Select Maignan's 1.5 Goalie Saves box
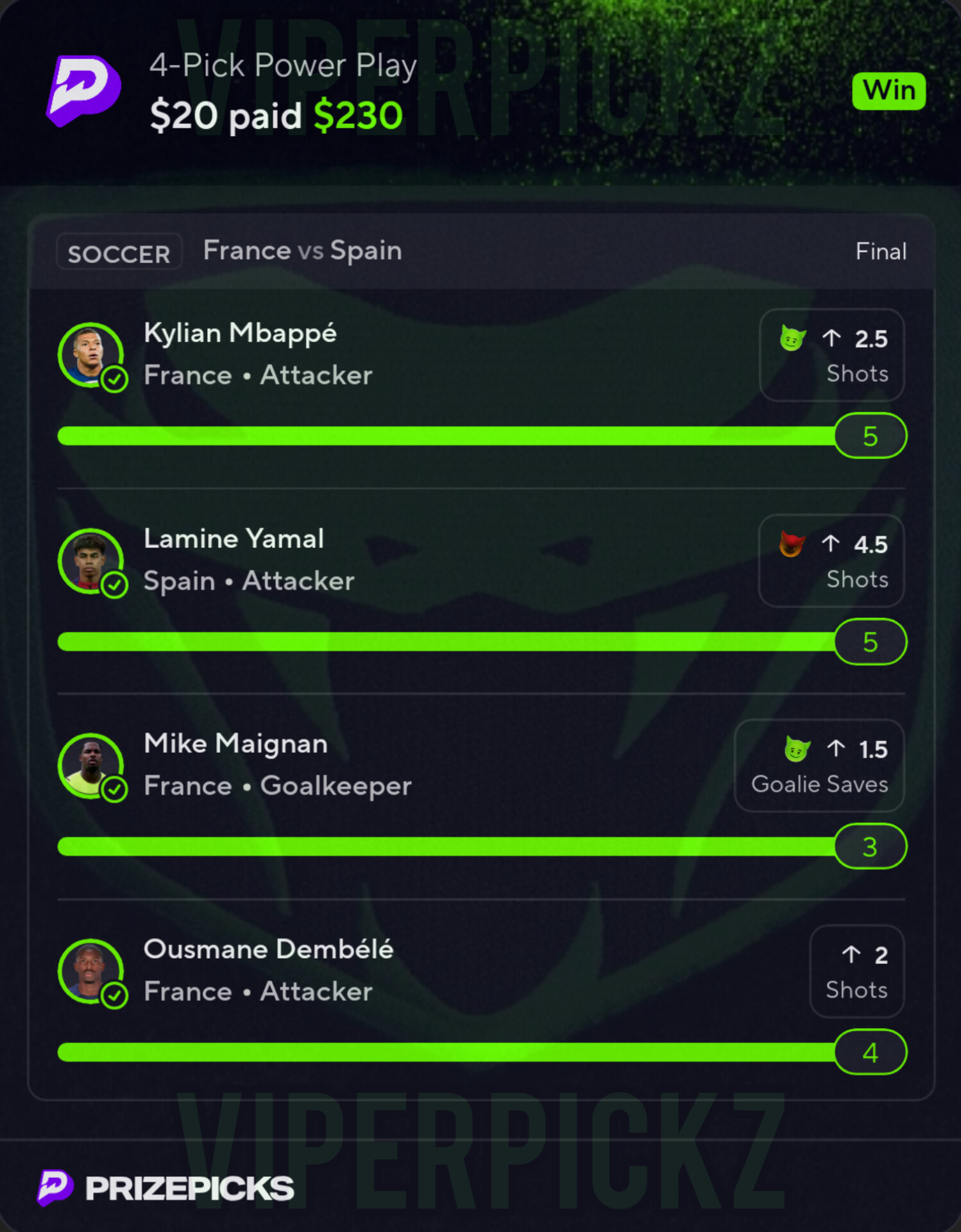Image resolution: width=961 pixels, height=1232 pixels. pyautogui.click(x=819, y=766)
